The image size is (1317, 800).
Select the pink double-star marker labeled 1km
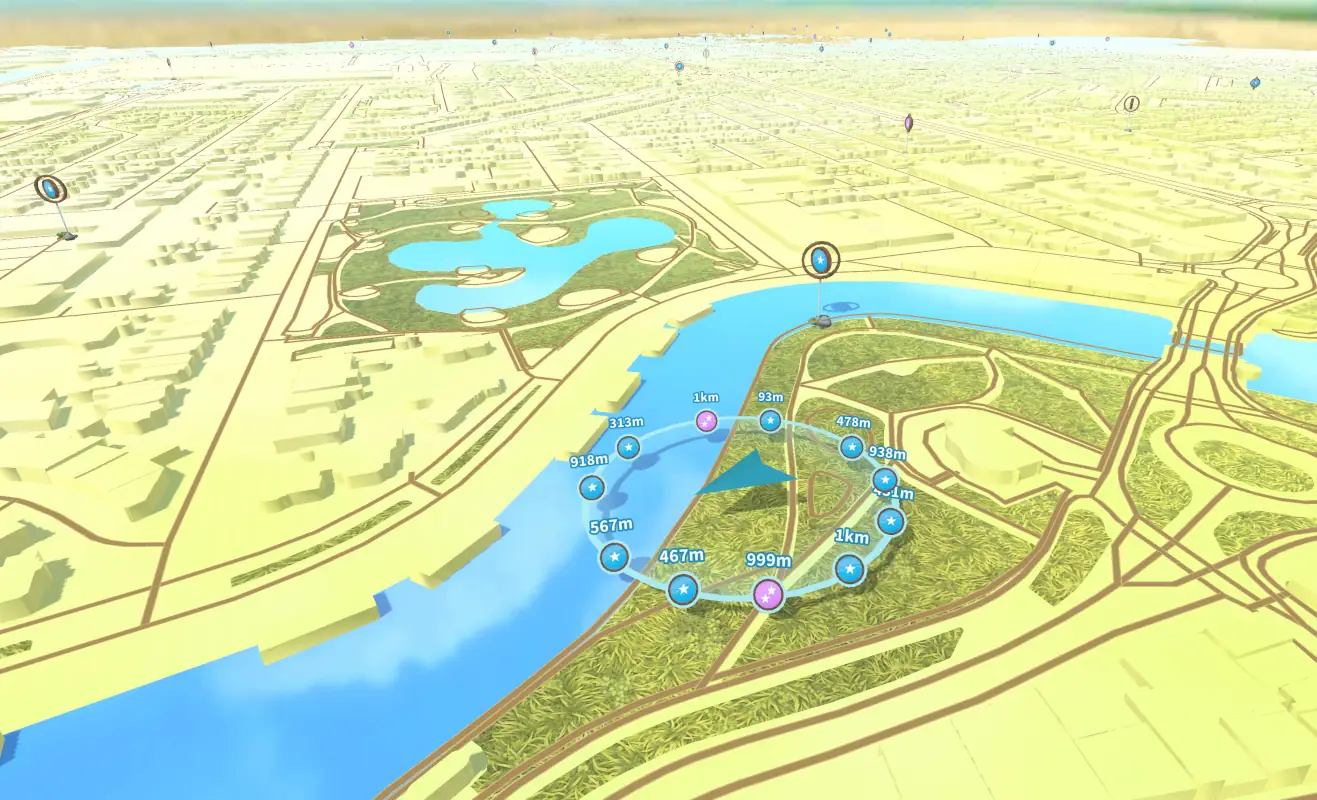click(707, 420)
